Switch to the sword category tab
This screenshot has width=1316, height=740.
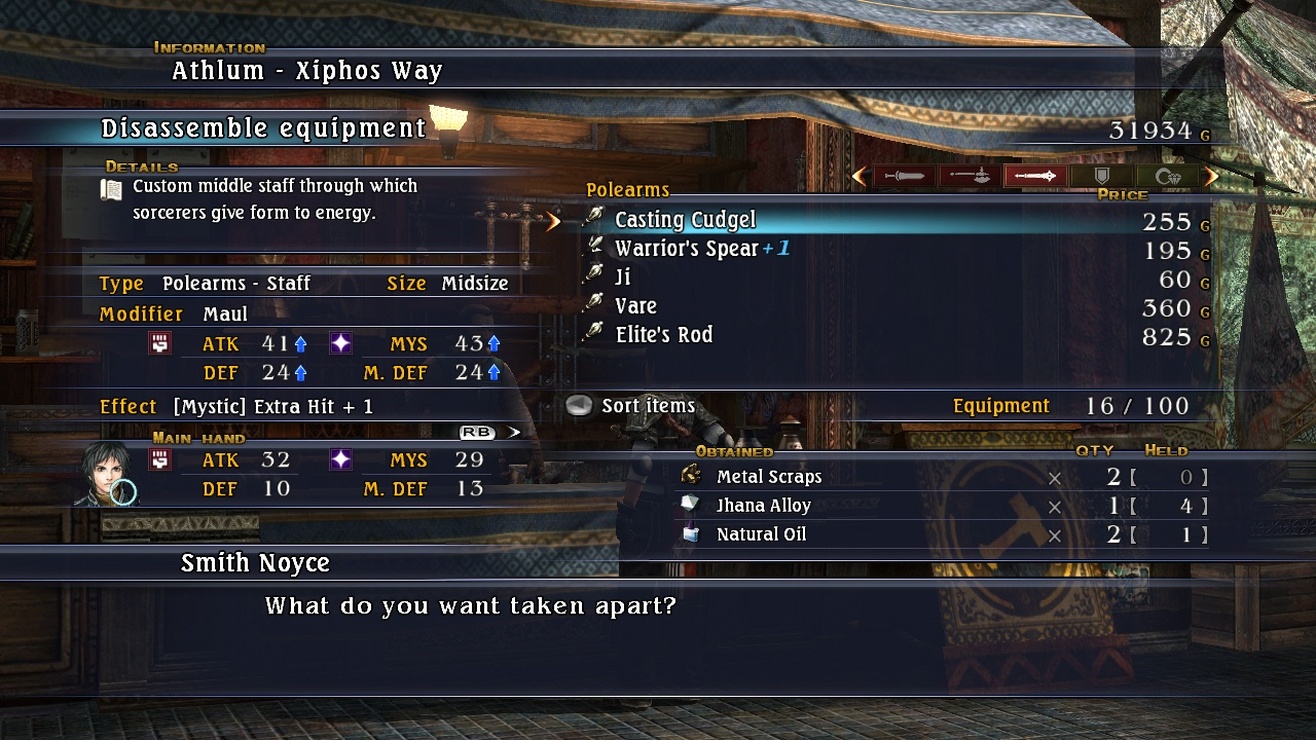pyautogui.click(x=904, y=177)
